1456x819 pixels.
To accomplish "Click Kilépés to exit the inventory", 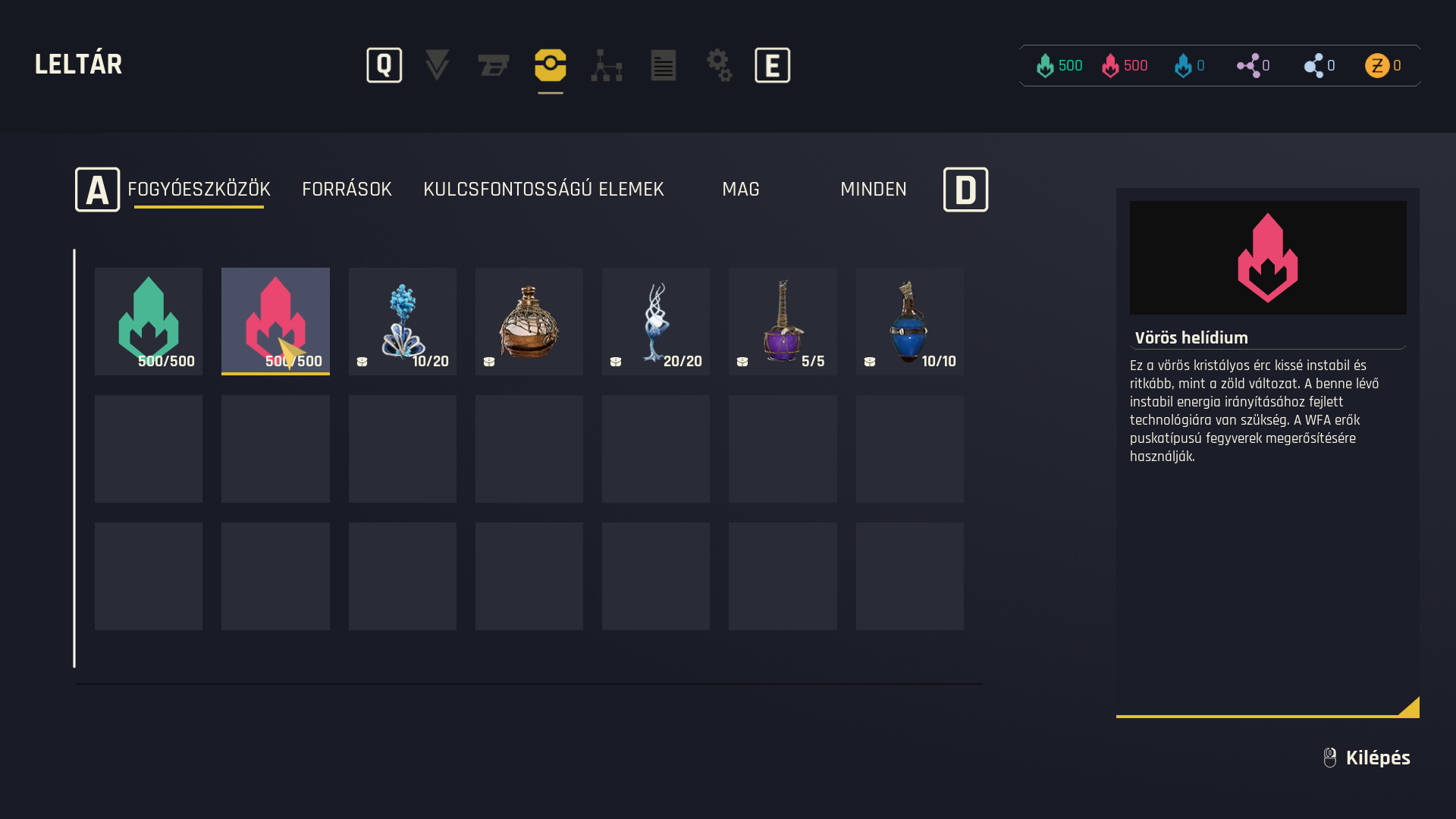I will click(x=1376, y=758).
